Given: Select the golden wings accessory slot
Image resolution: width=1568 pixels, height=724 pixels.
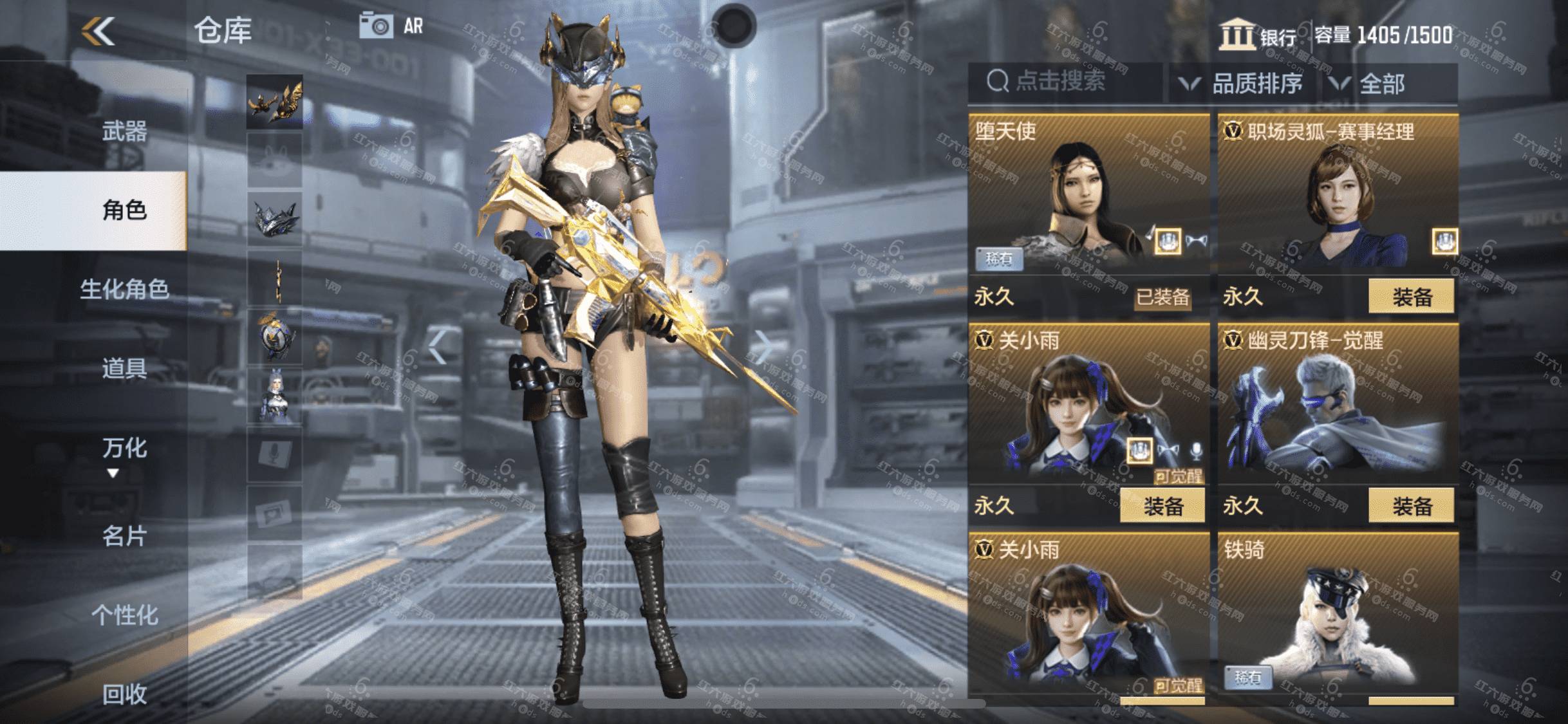Looking at the screenshot, I should click(274, 102).
